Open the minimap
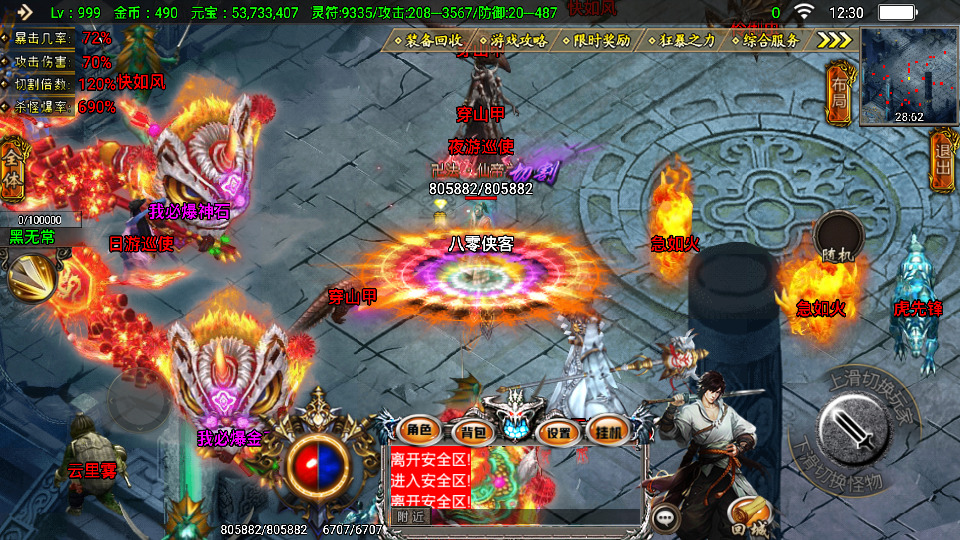The image size is (960, 540). [909, 75]
